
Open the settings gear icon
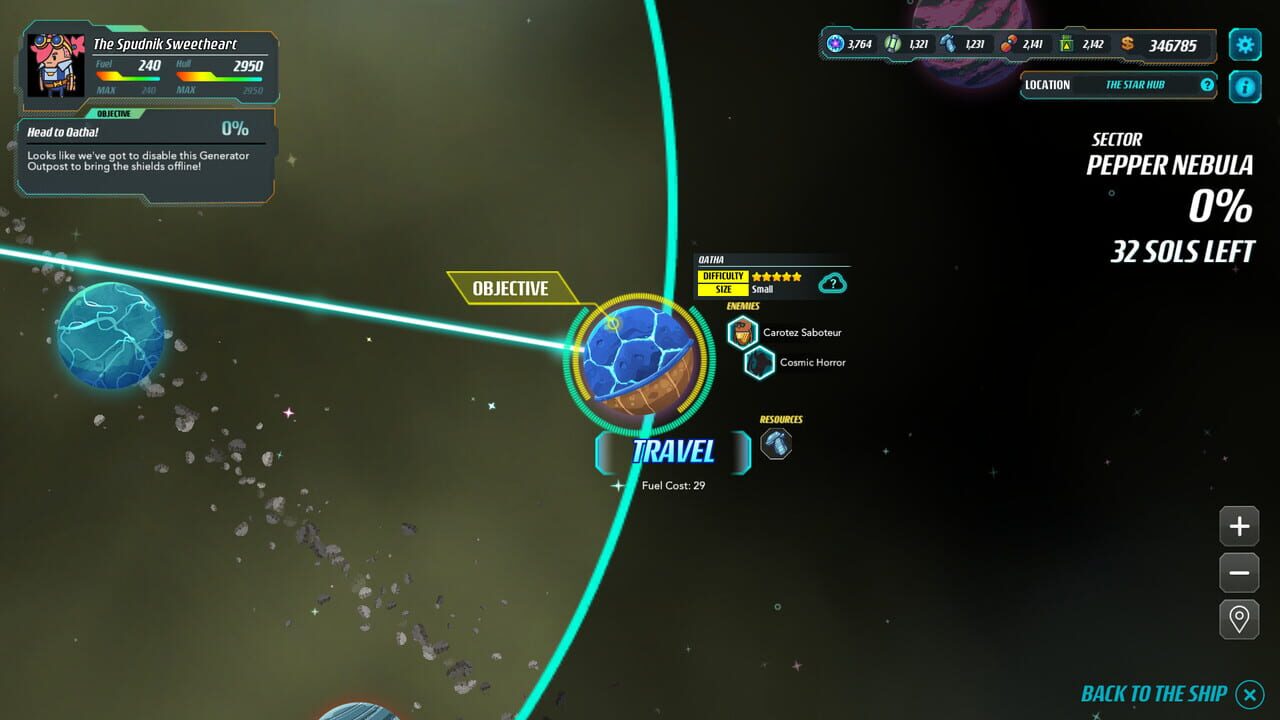tap(1244, 44)
